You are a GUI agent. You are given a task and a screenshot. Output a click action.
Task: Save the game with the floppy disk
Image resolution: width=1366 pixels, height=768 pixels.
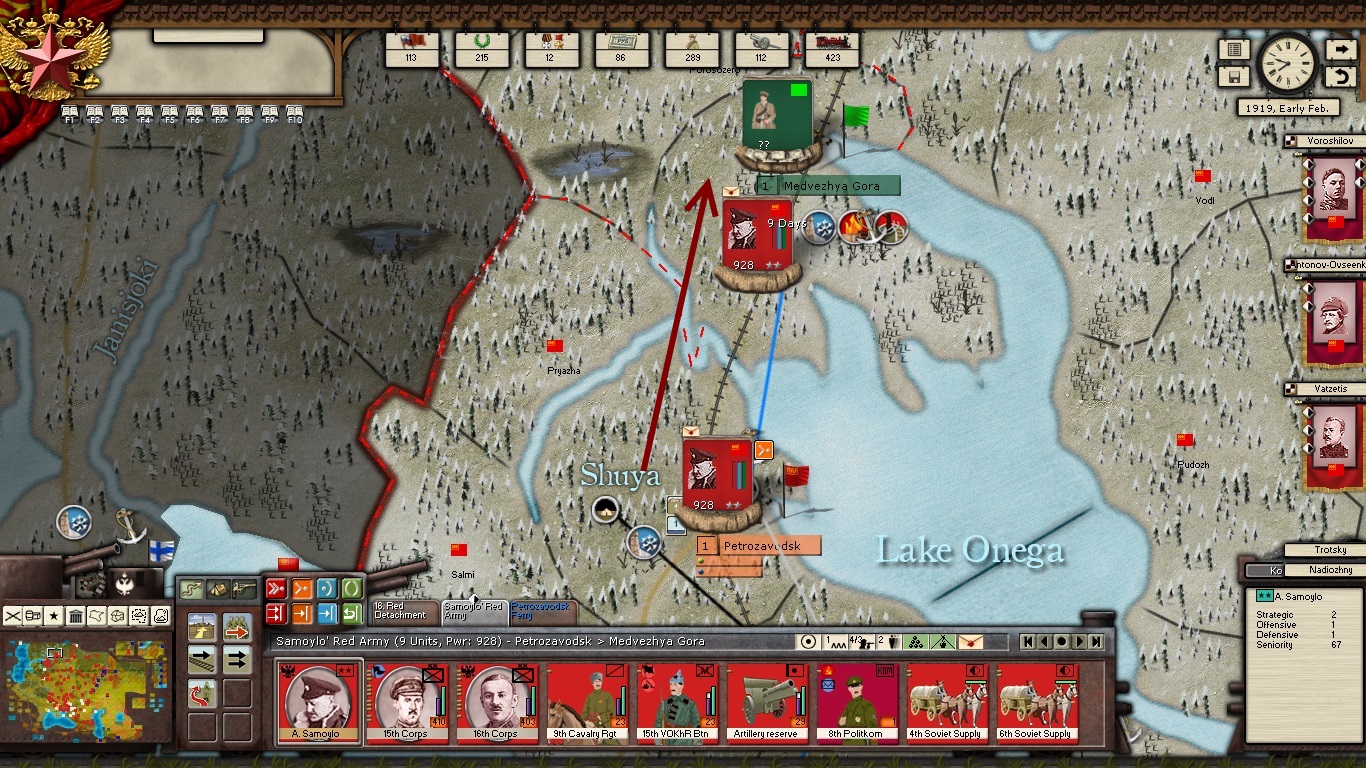coord(1234,77)
